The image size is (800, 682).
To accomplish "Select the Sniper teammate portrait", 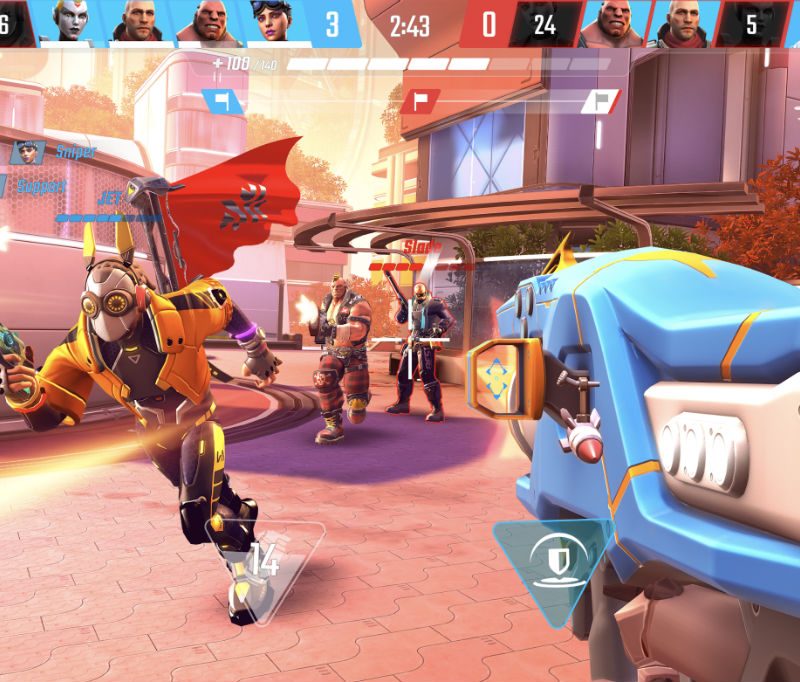I will [x=27, y=152].
